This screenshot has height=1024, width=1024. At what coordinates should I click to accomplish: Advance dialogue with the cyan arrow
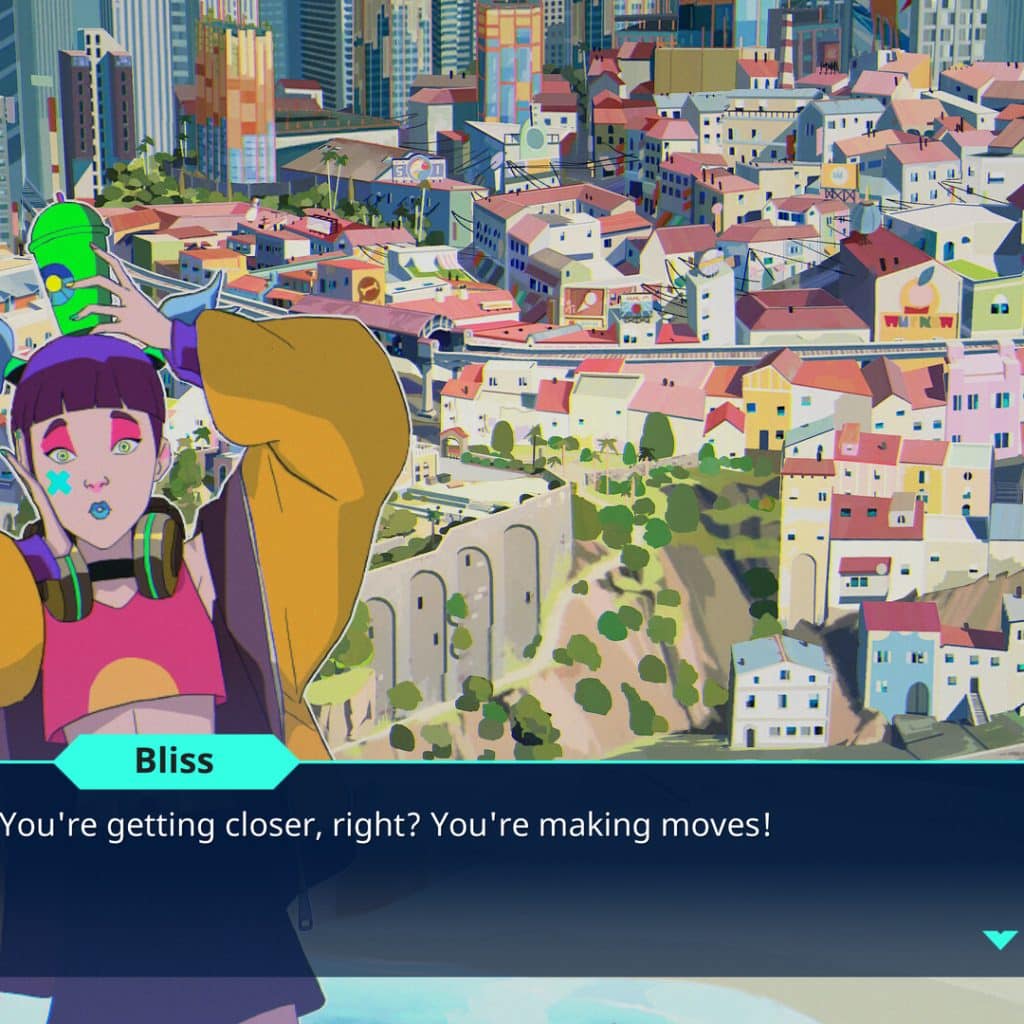[999, 938]
